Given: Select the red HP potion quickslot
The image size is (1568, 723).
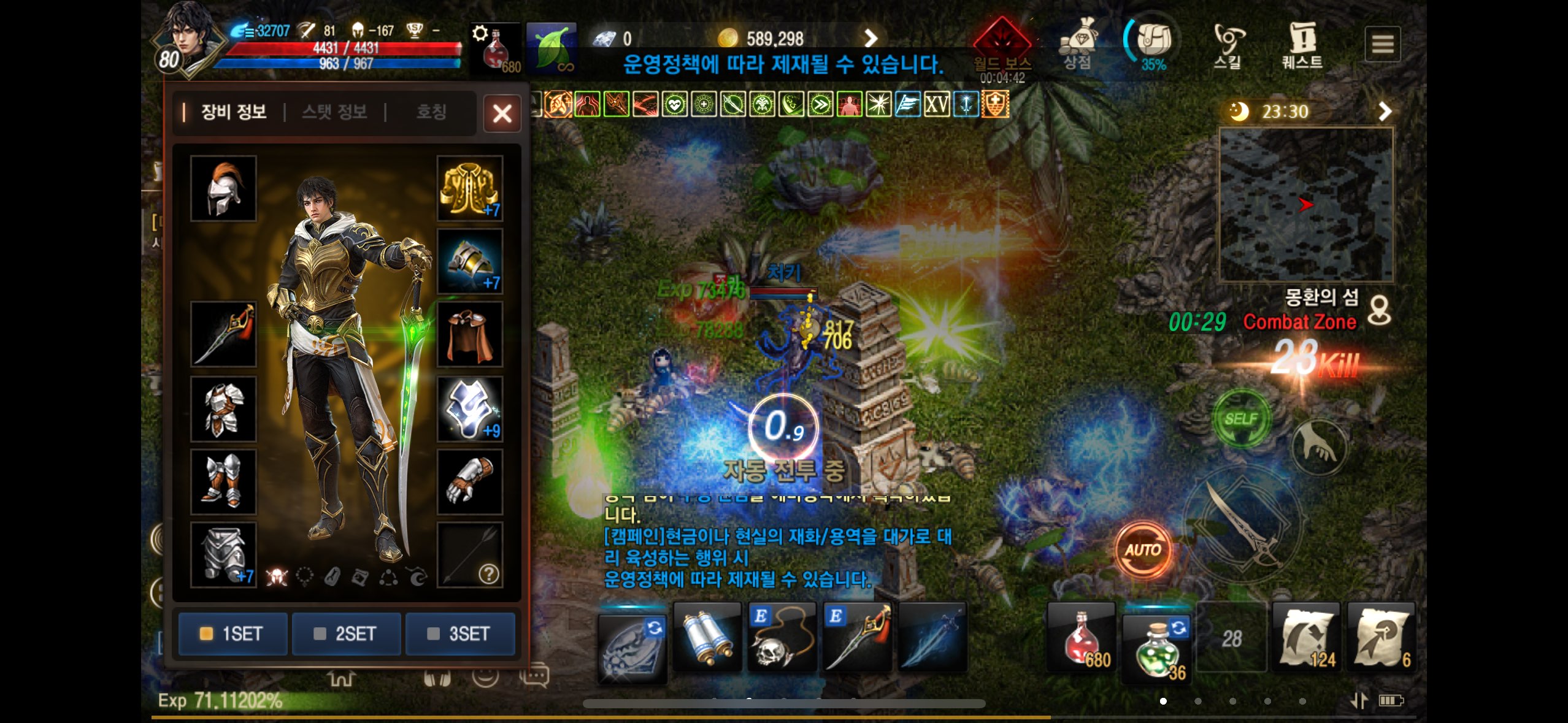Looking at the screenshot, I should (x=1081, y=638).
